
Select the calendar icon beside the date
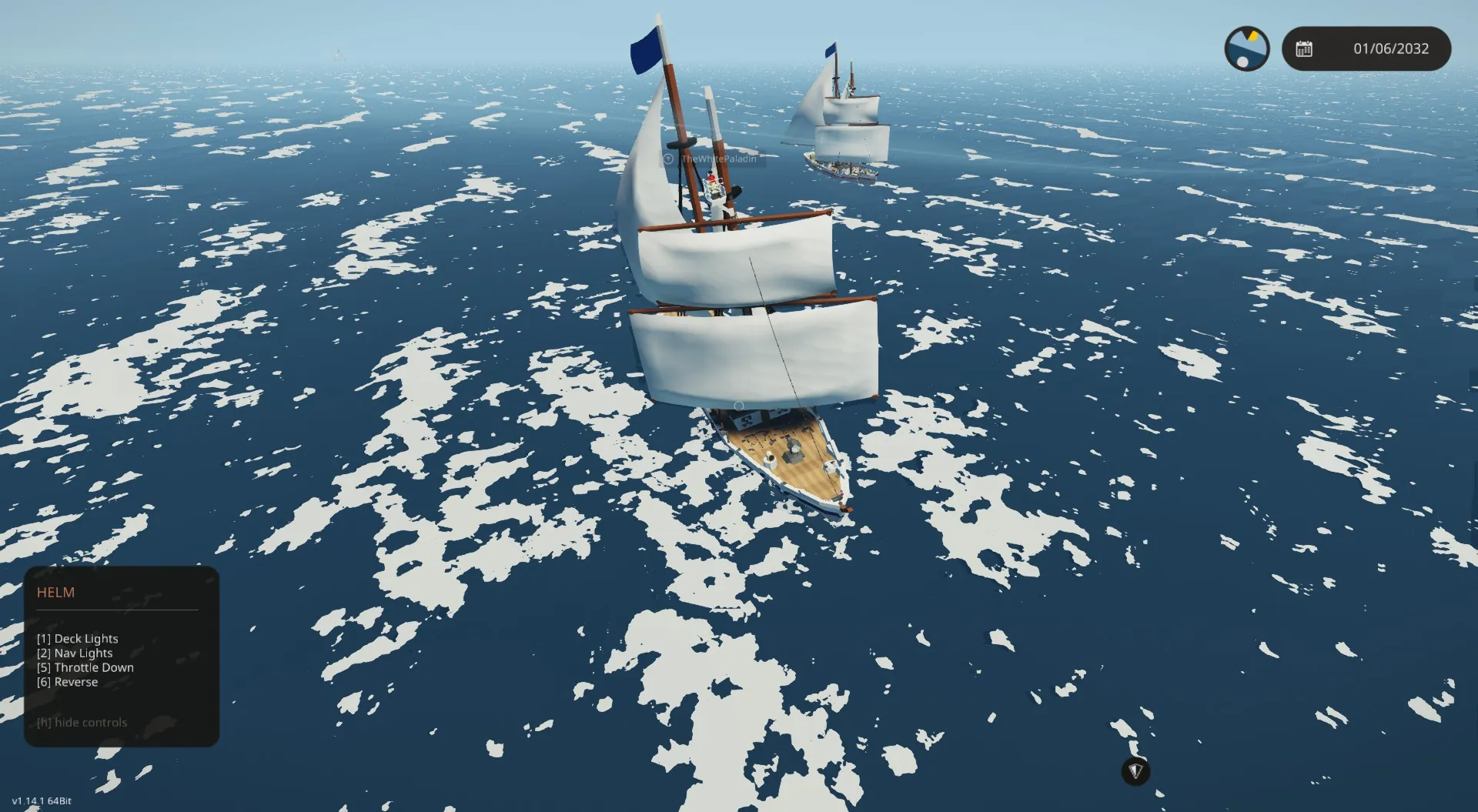click(x=1304, y=49)
